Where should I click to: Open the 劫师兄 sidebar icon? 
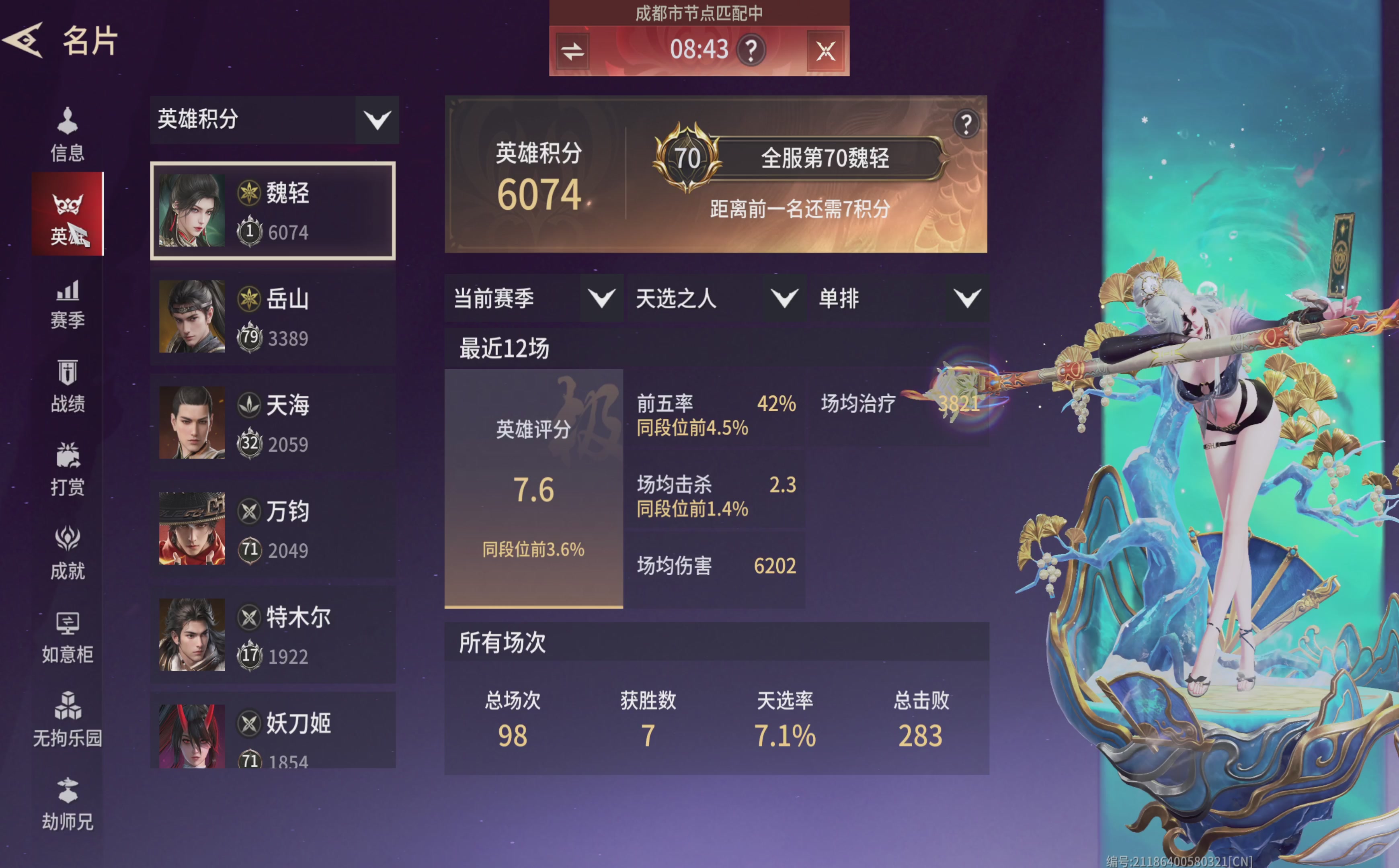67,804
